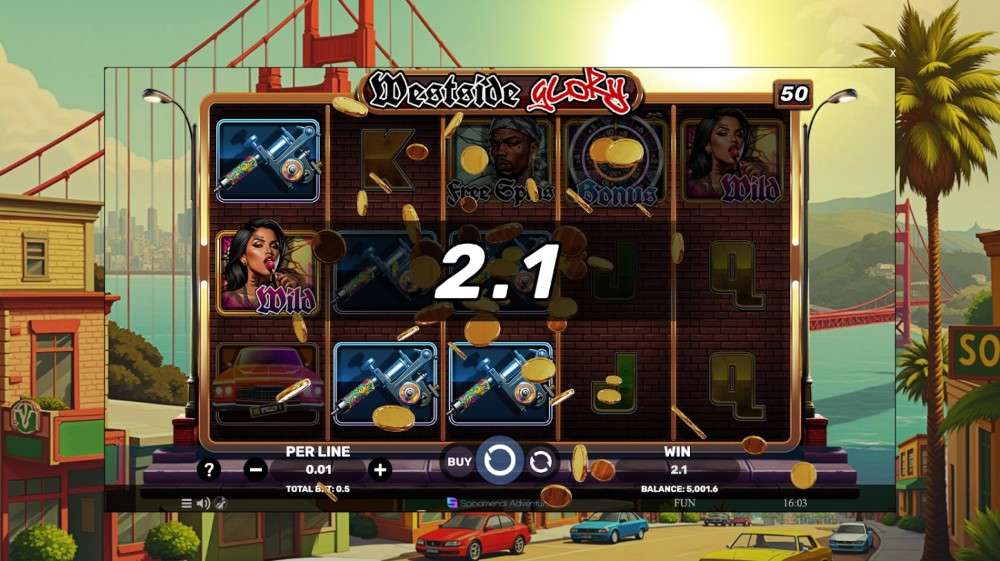Open the hamburger menu

tap(186, 503)
